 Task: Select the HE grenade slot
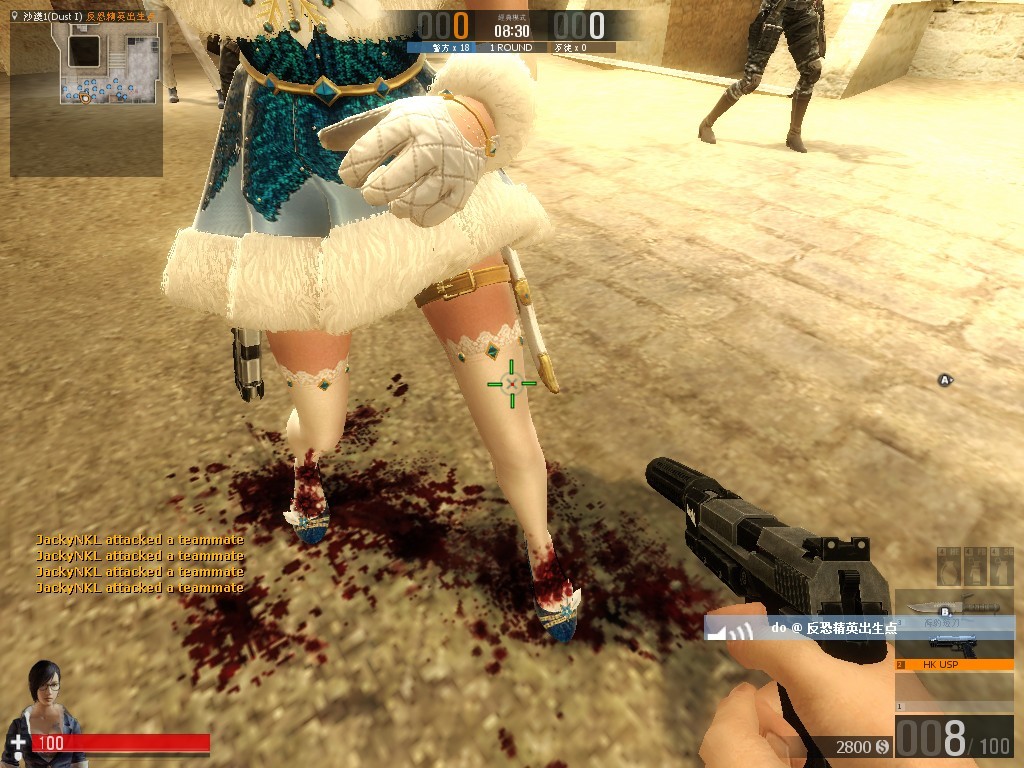pyautogui.click(x=948, y=566)
